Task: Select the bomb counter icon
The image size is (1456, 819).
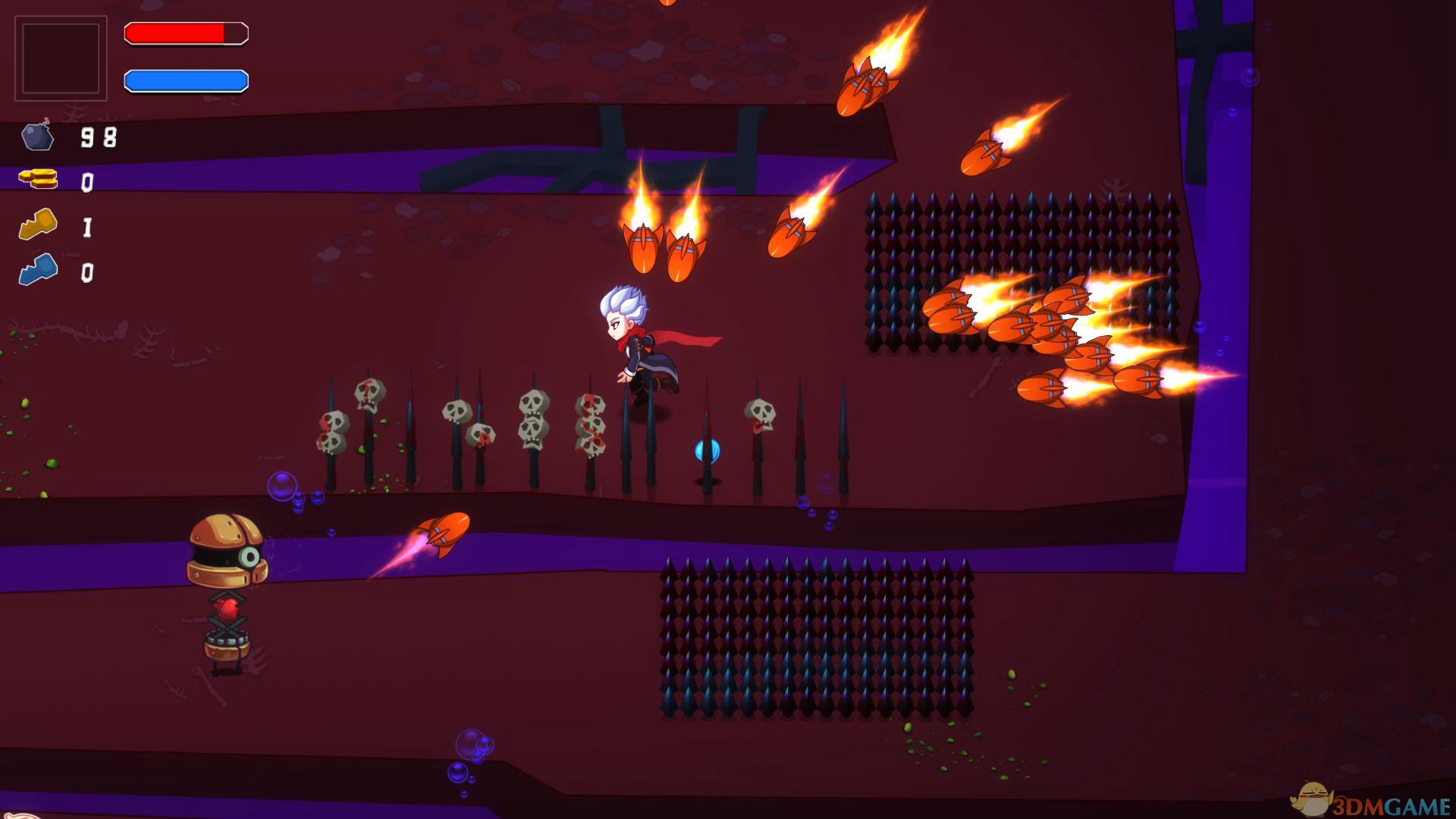Action: coord(37,136)
